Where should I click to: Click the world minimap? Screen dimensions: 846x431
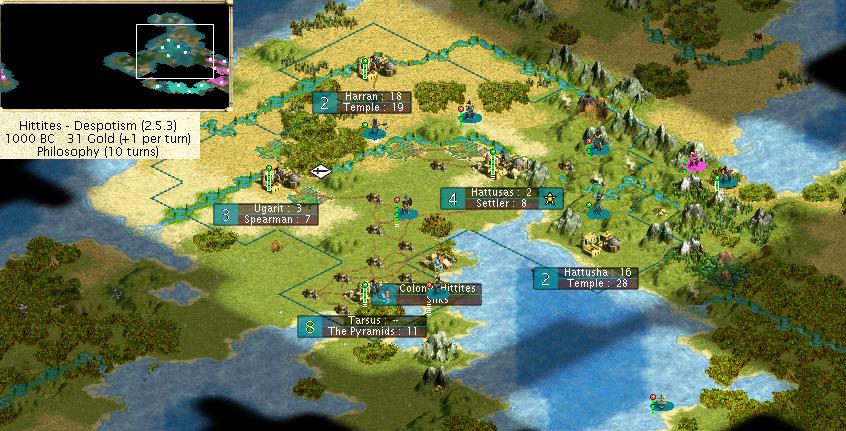tap(116, 54)
